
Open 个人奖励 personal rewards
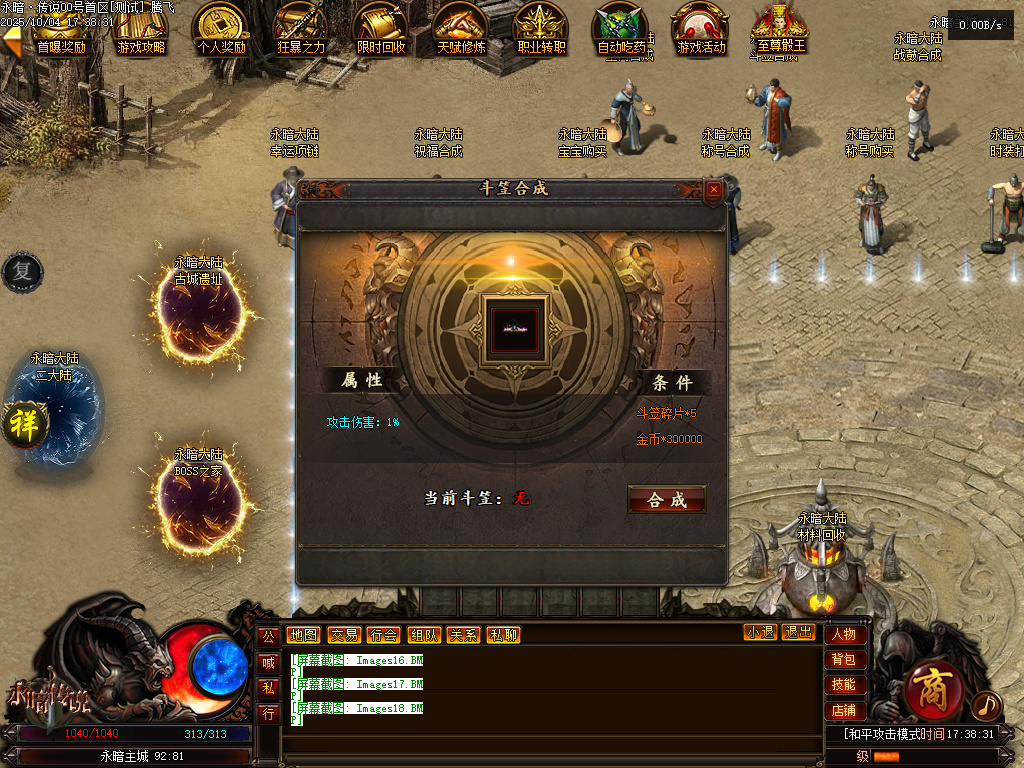pyautogui.click(x=221, y=29)
